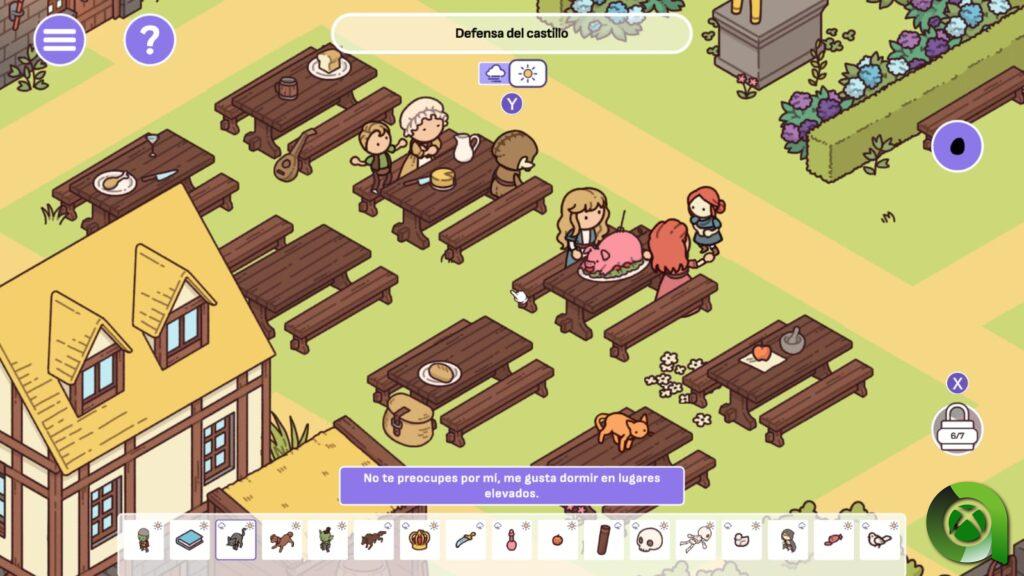This screenshot has width=1024, height=576.
Task: Choose the brown wooden log slot
Action: [x=603, y=540]
